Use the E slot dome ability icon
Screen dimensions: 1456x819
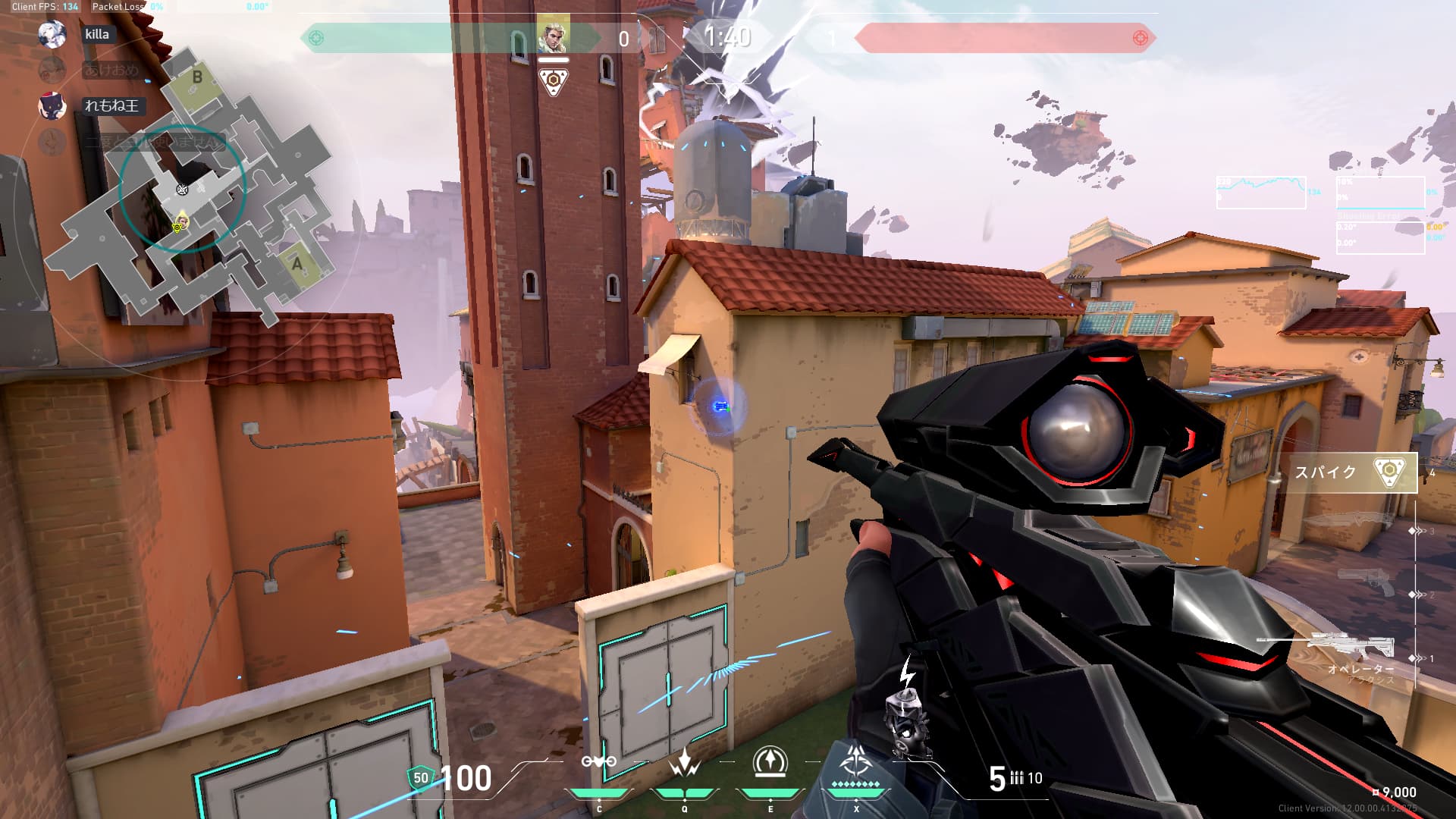click(770, 761)
